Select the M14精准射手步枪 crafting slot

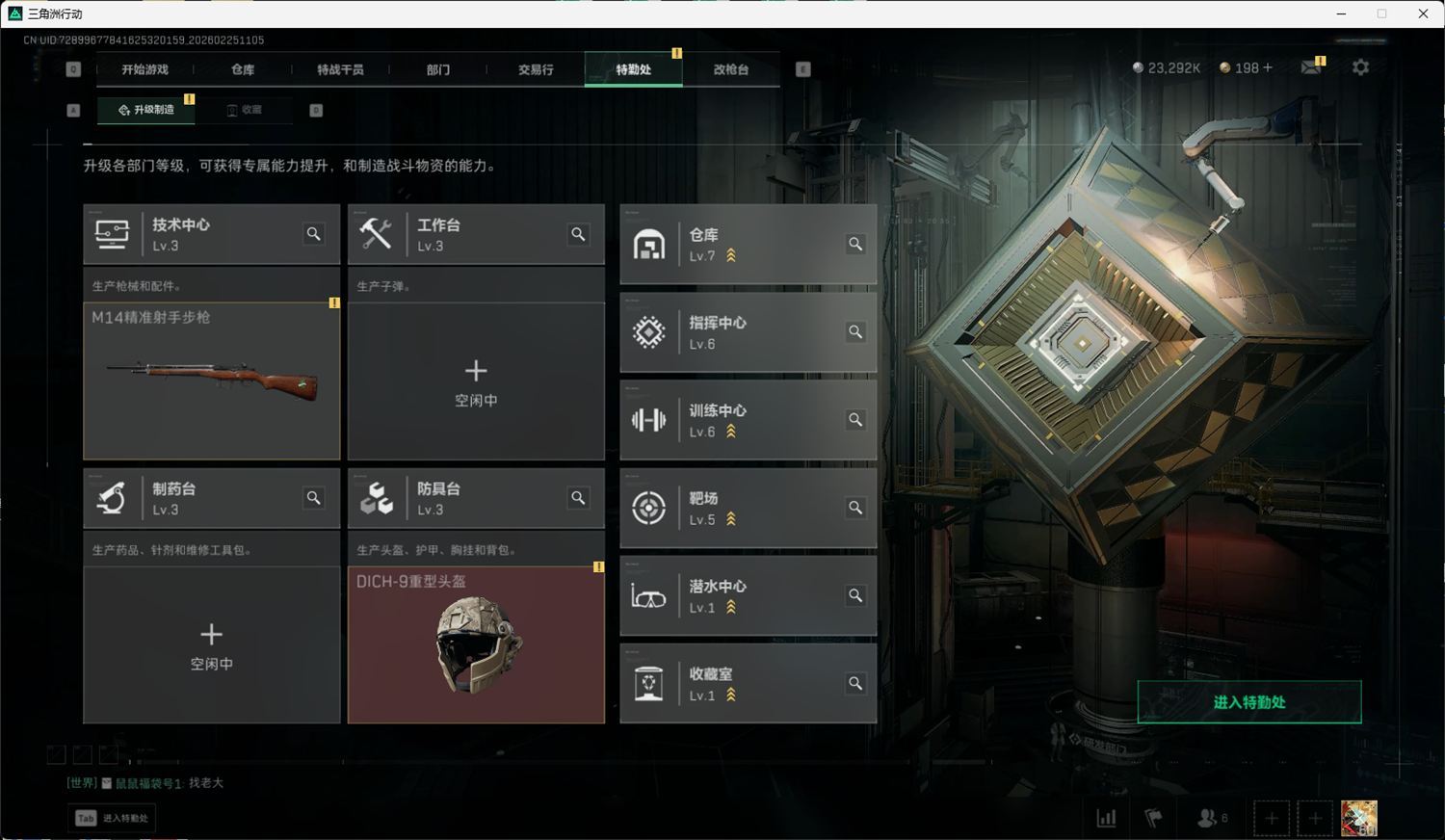[212, 381]
